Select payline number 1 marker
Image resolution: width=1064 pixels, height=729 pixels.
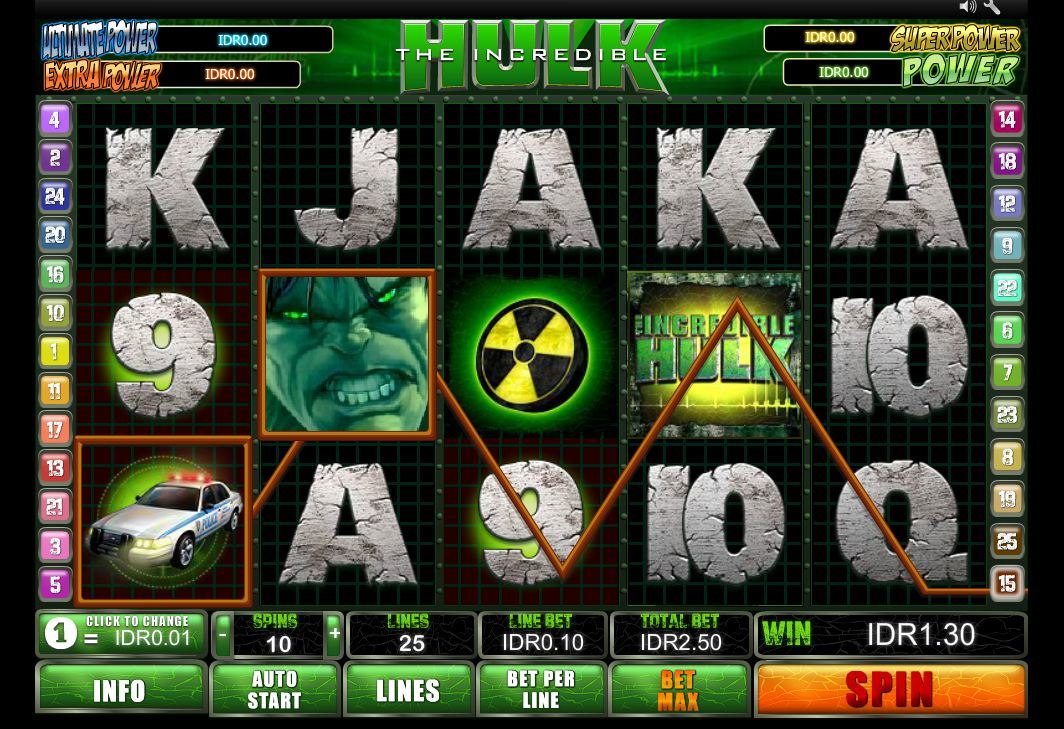coord(55,351)
